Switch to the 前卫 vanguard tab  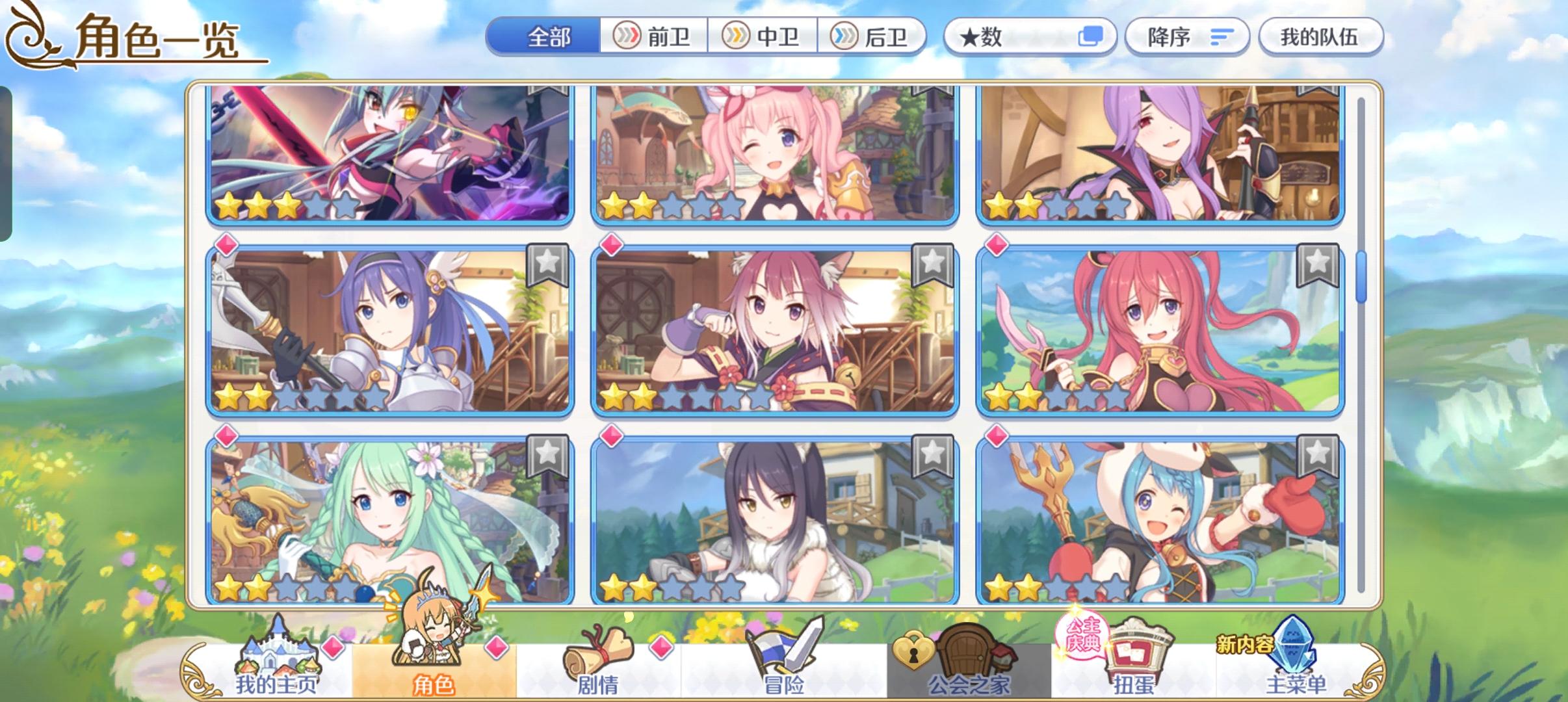click(653, 37)
